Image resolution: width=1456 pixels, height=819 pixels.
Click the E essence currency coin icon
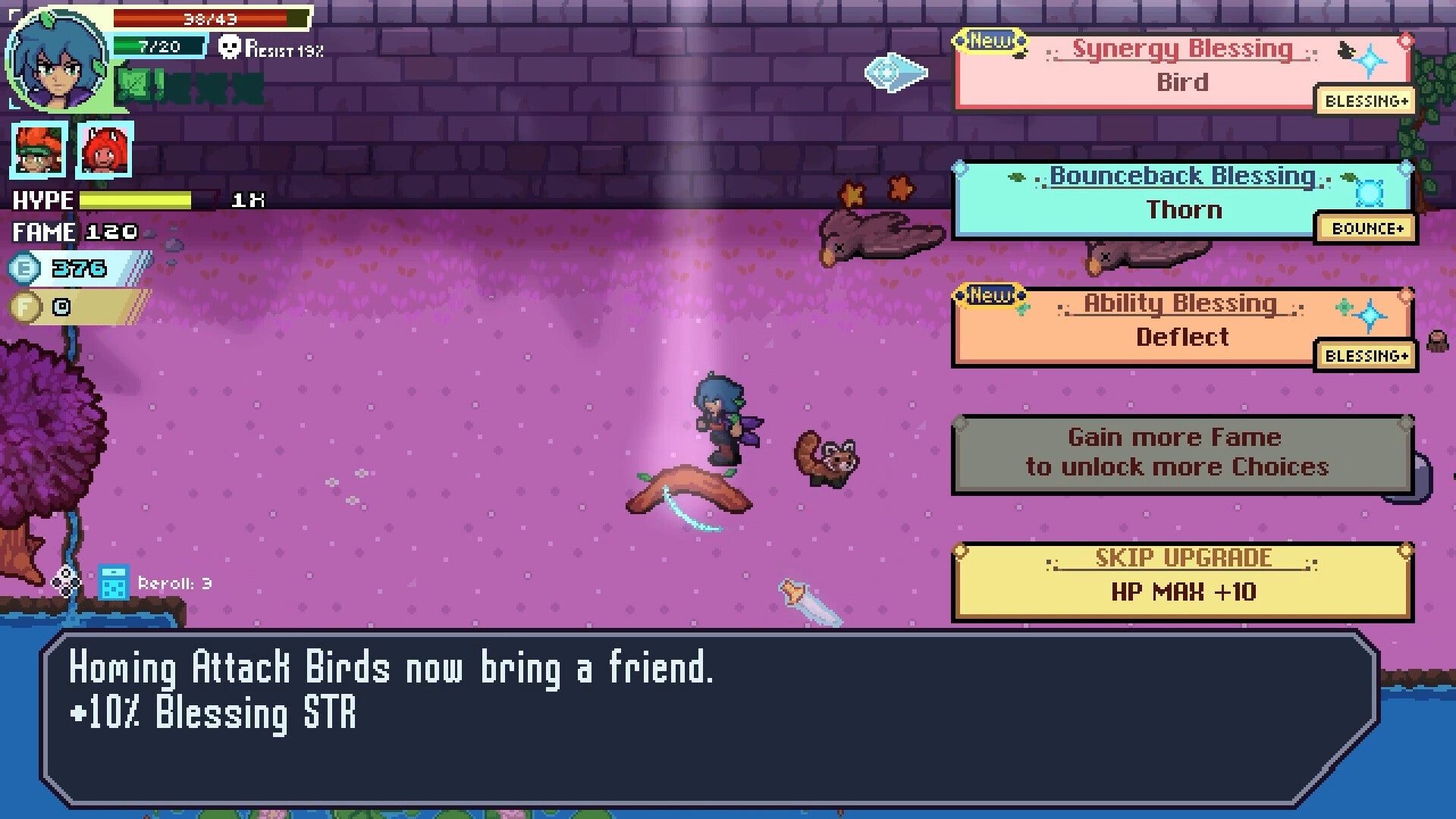(23, 268)
